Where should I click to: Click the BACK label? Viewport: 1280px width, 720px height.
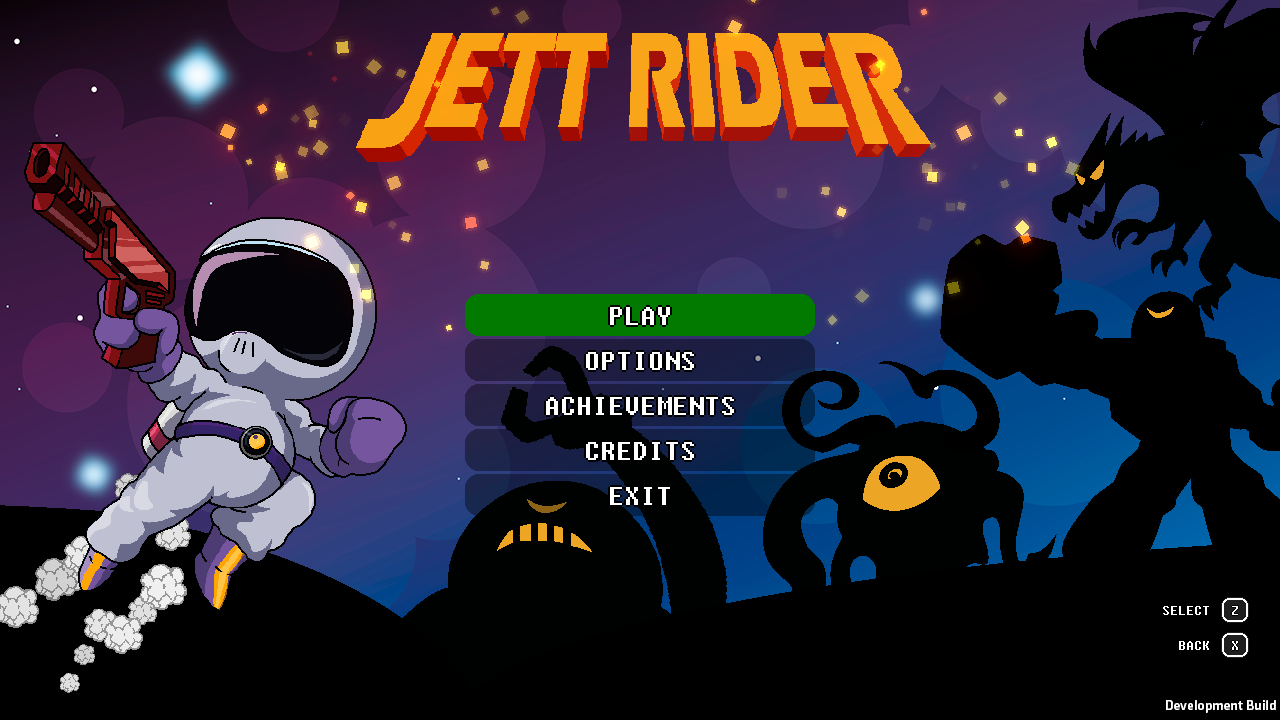(1192, 646)
